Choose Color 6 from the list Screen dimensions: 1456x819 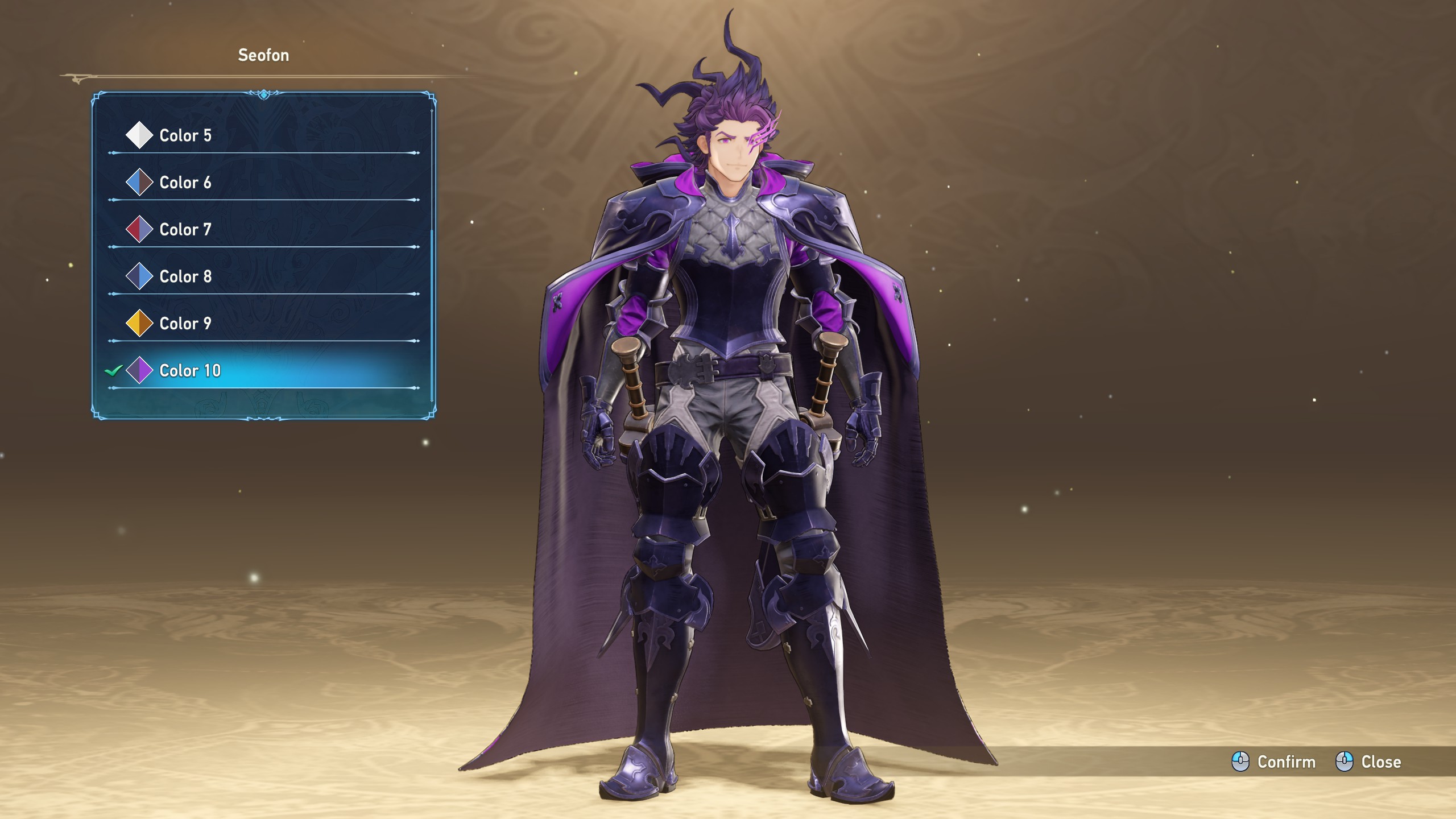pos(185,183)
